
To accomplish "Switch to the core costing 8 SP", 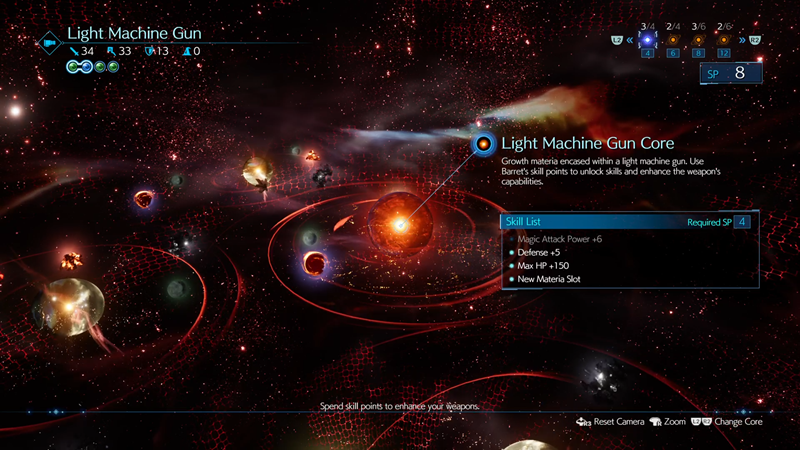I will click(x=698, y=40).
